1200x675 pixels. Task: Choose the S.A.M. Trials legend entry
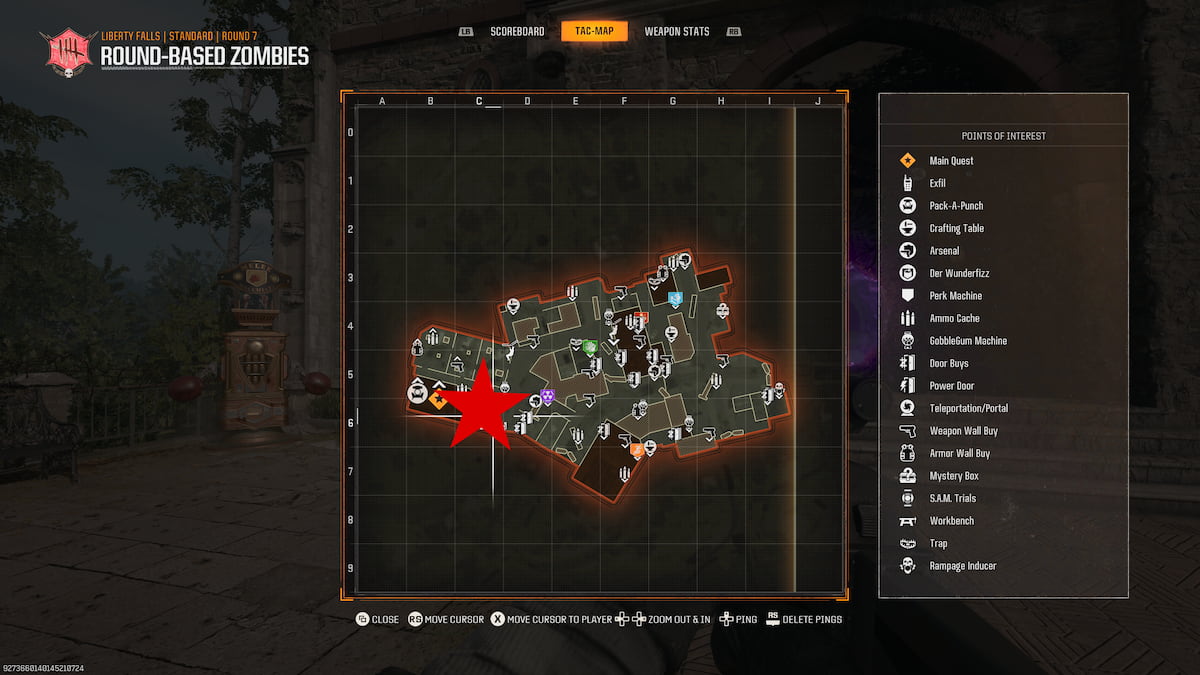coord(952,498)
